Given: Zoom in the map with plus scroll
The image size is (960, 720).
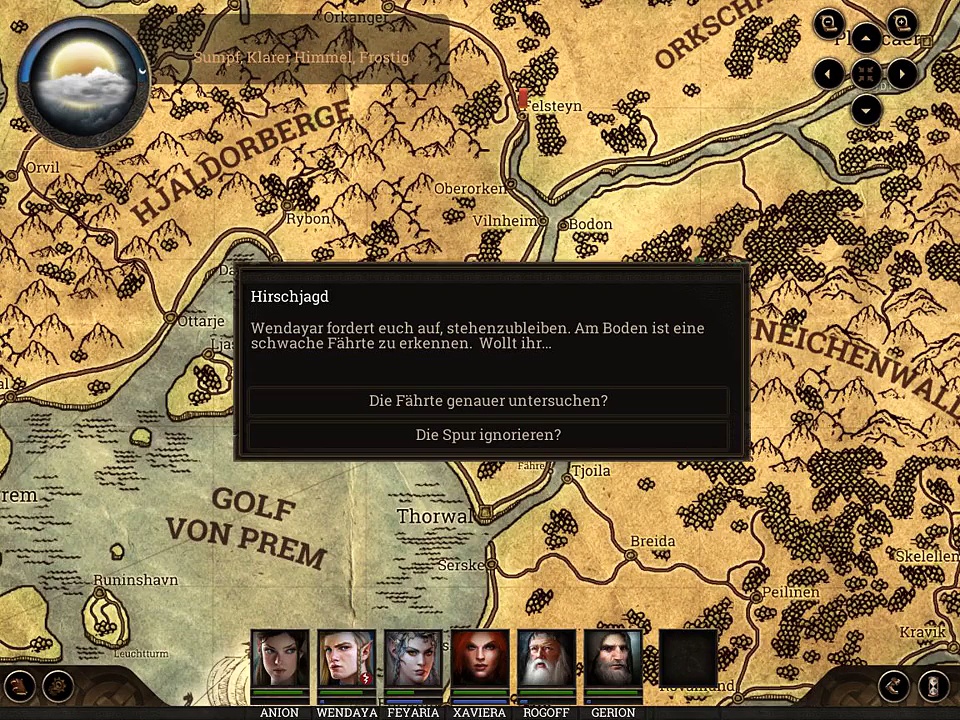Looking at the screenshot, I should pyautogui.click(x=902, y=23).
